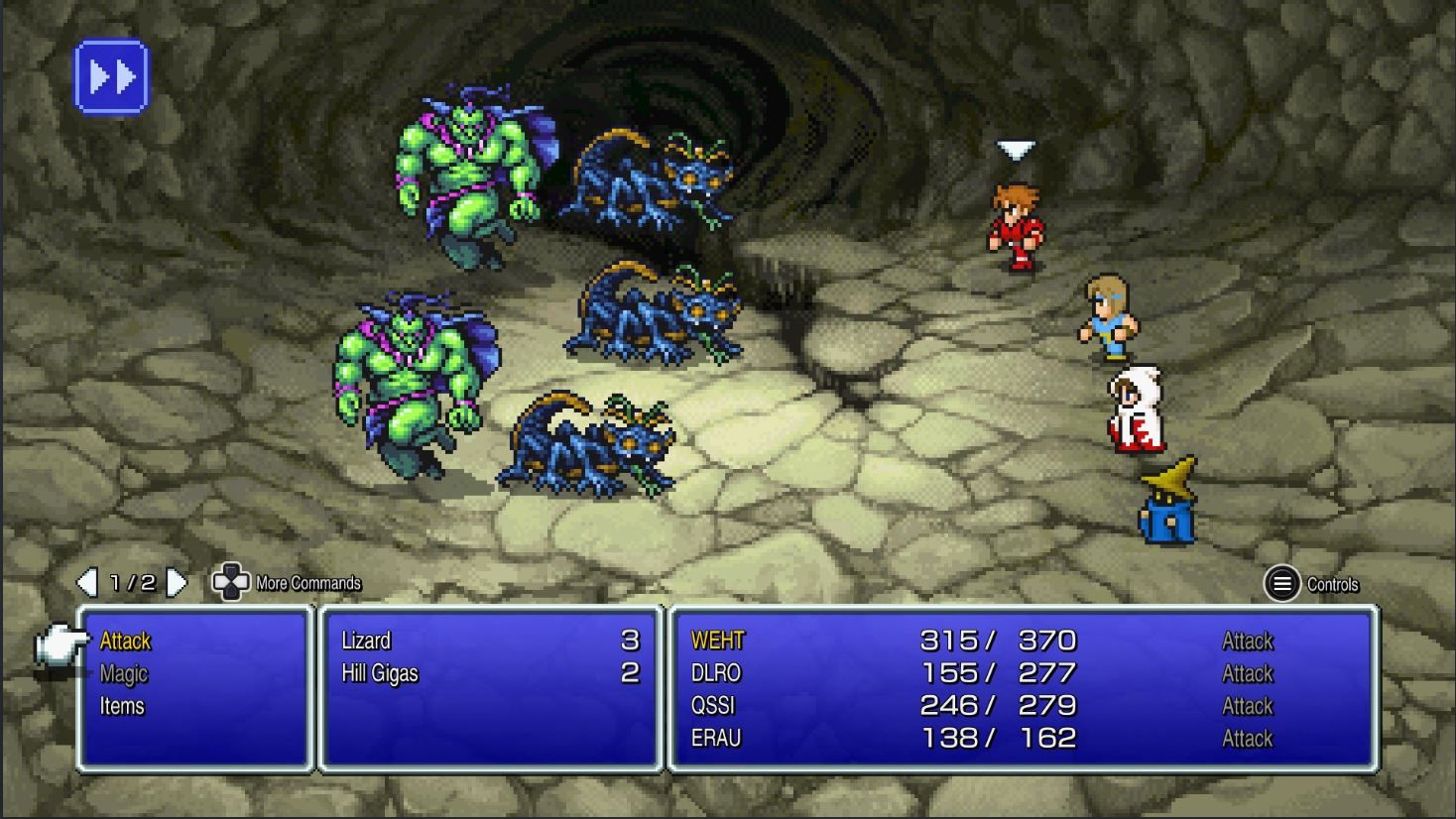Open the Magic command menu
1456x819 pixels.
tap(123, 674)
